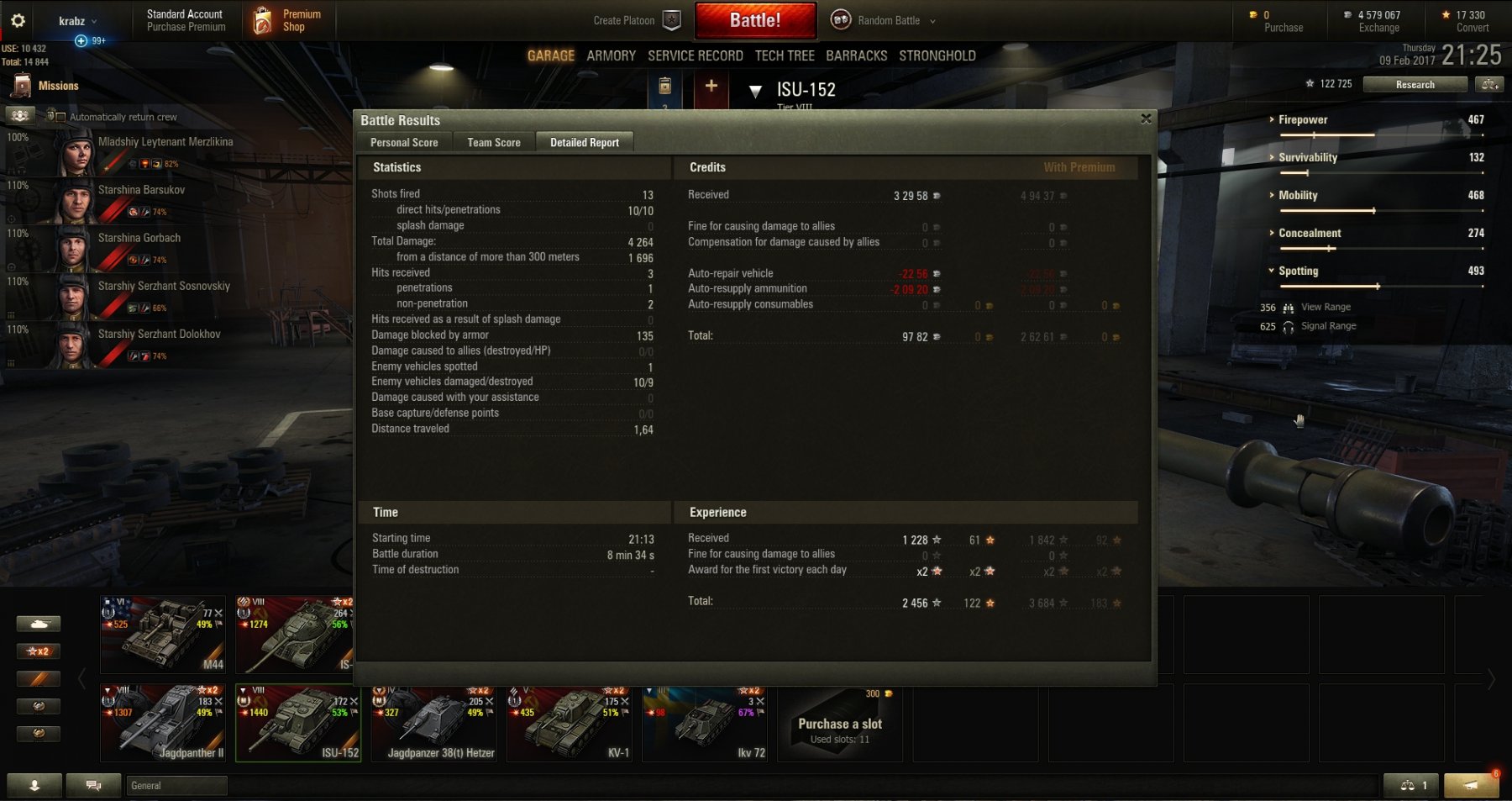Open the Premium Shop
Screen dimensions: 1512x801
point(288,21)
